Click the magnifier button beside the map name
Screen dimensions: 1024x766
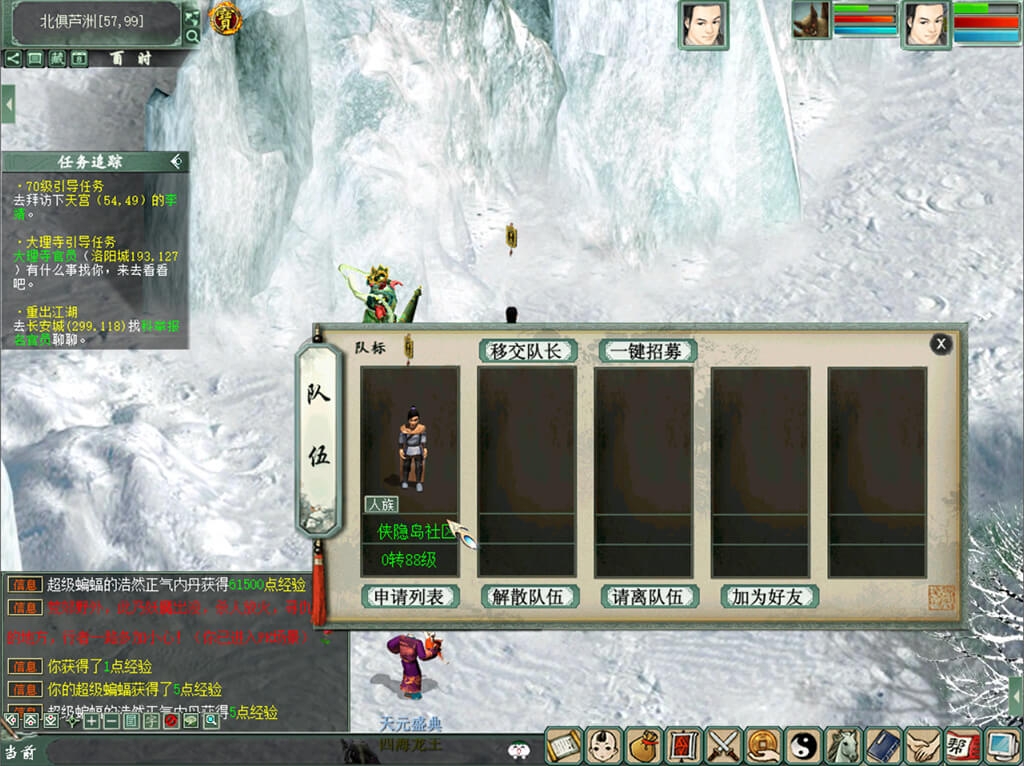[x=192, y=36]
